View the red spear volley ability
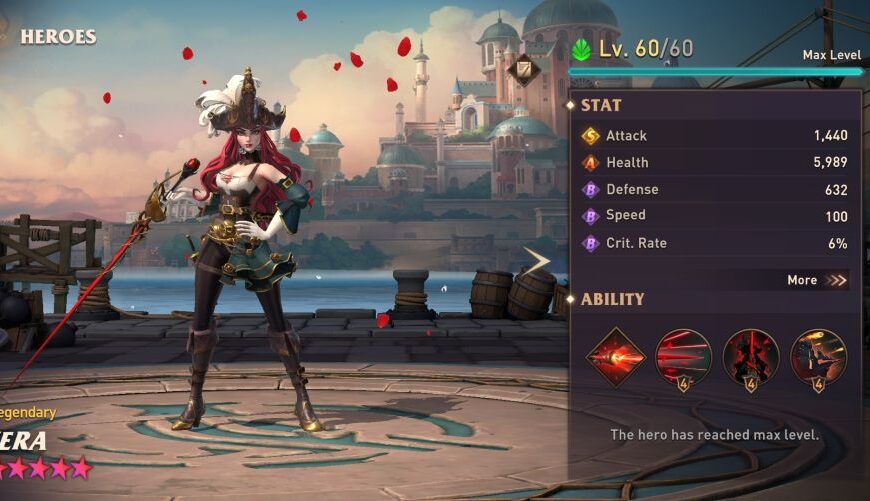The image size is (870, 501). coord(683,356)
